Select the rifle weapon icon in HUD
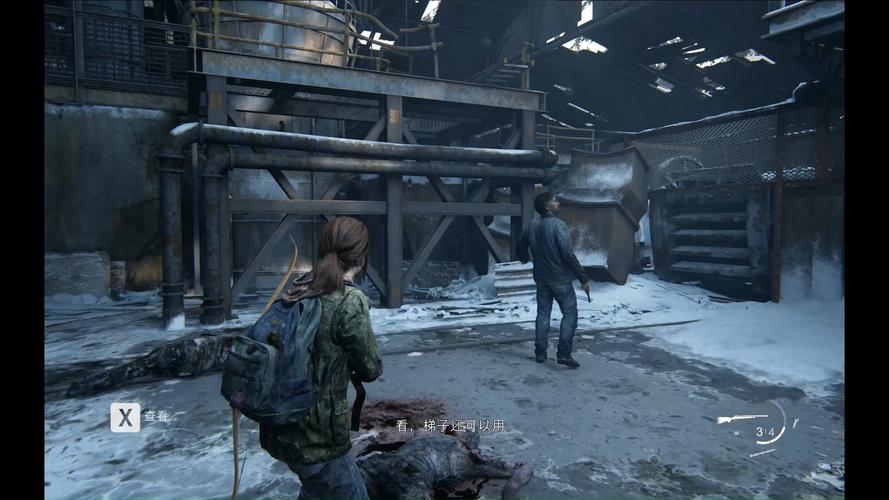 (x=741, y=419)
